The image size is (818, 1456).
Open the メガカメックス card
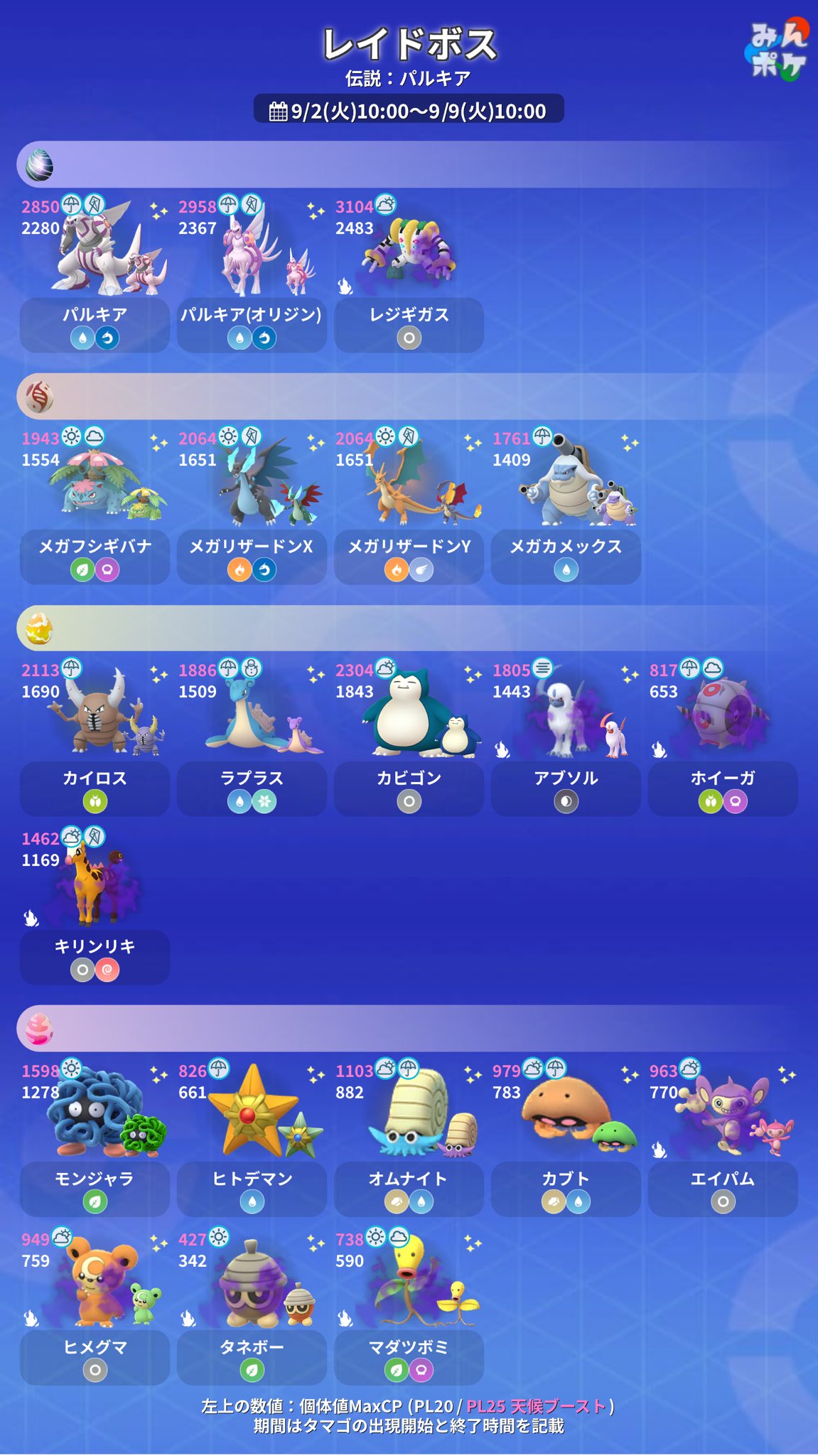[x=566, y=506]
